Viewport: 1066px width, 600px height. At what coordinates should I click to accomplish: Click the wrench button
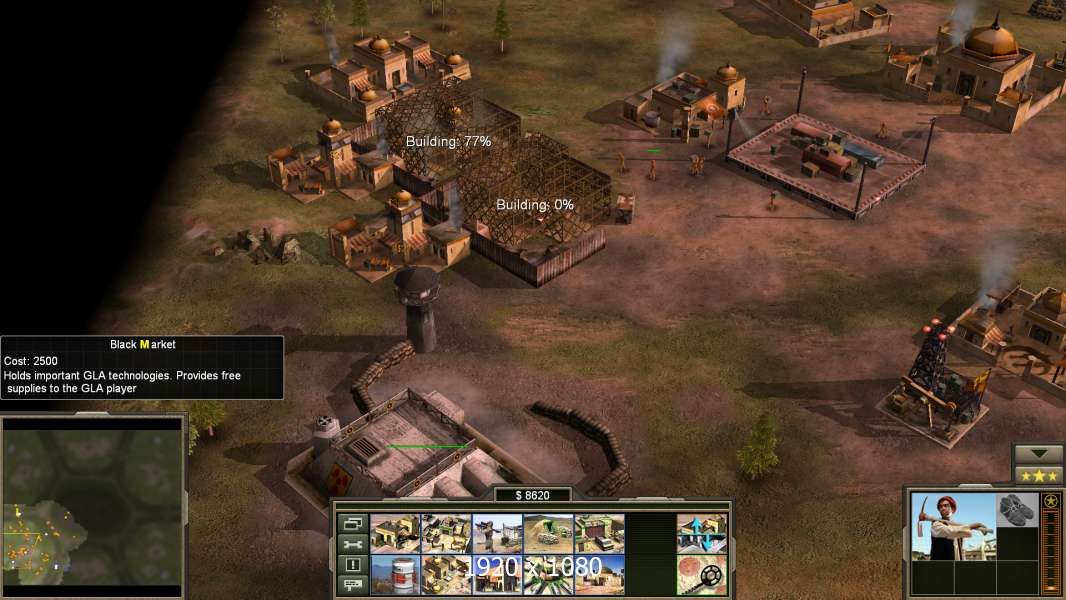pos(352,544)
